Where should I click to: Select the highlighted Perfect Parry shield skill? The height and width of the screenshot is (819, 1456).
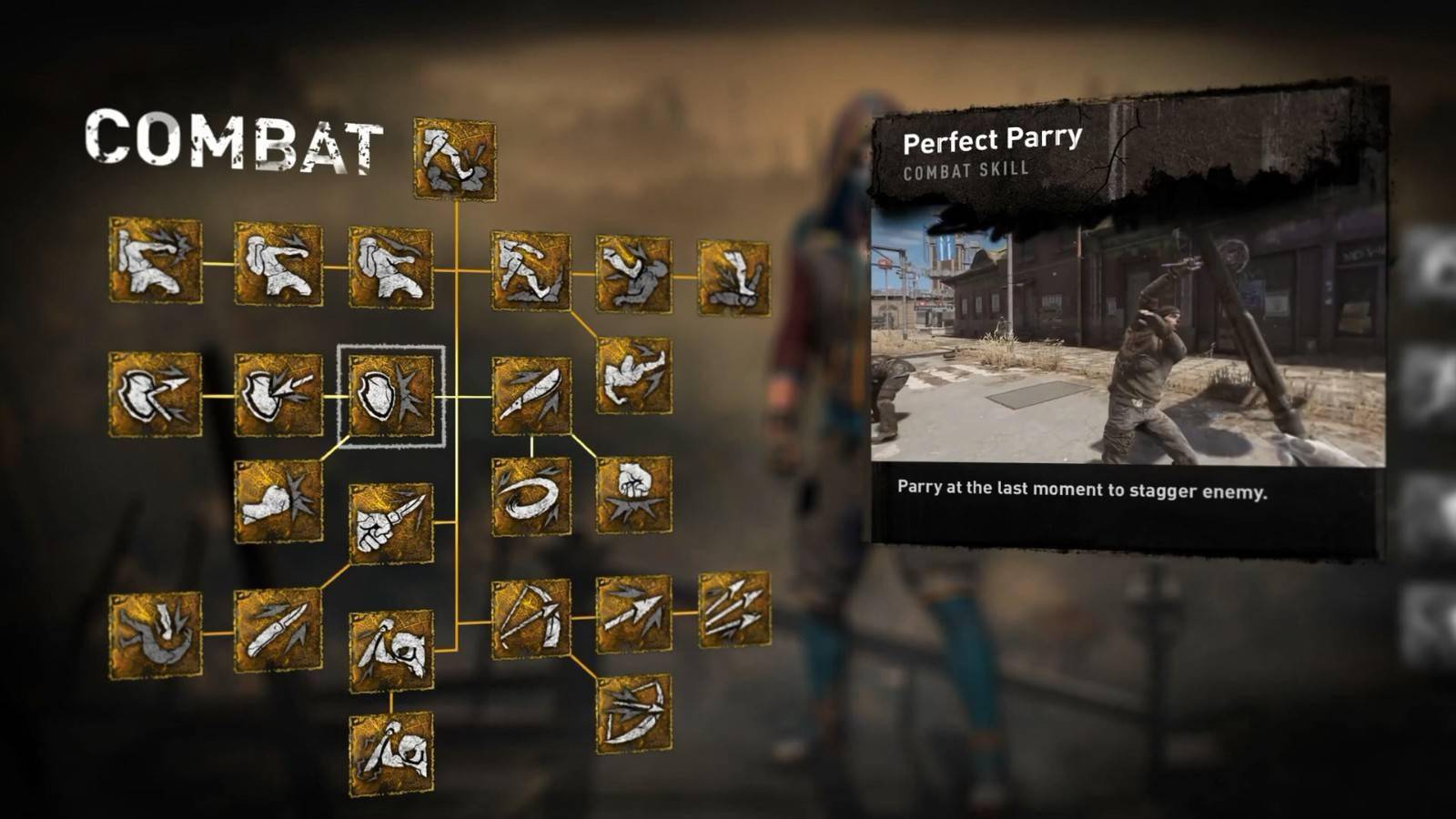pyautogui.click(x=391, y=396)
